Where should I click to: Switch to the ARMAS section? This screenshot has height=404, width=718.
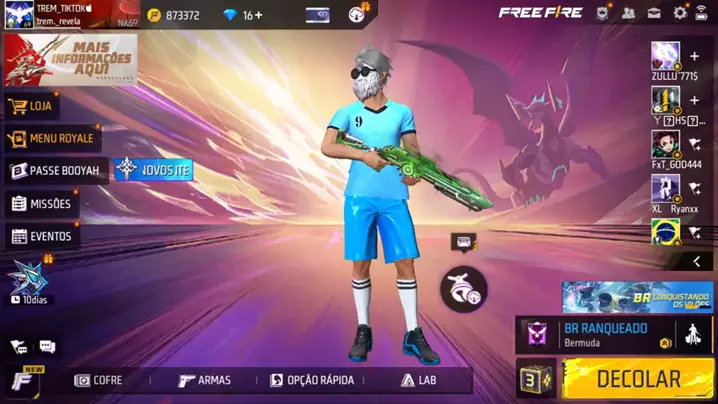click(x=204, y=380)
